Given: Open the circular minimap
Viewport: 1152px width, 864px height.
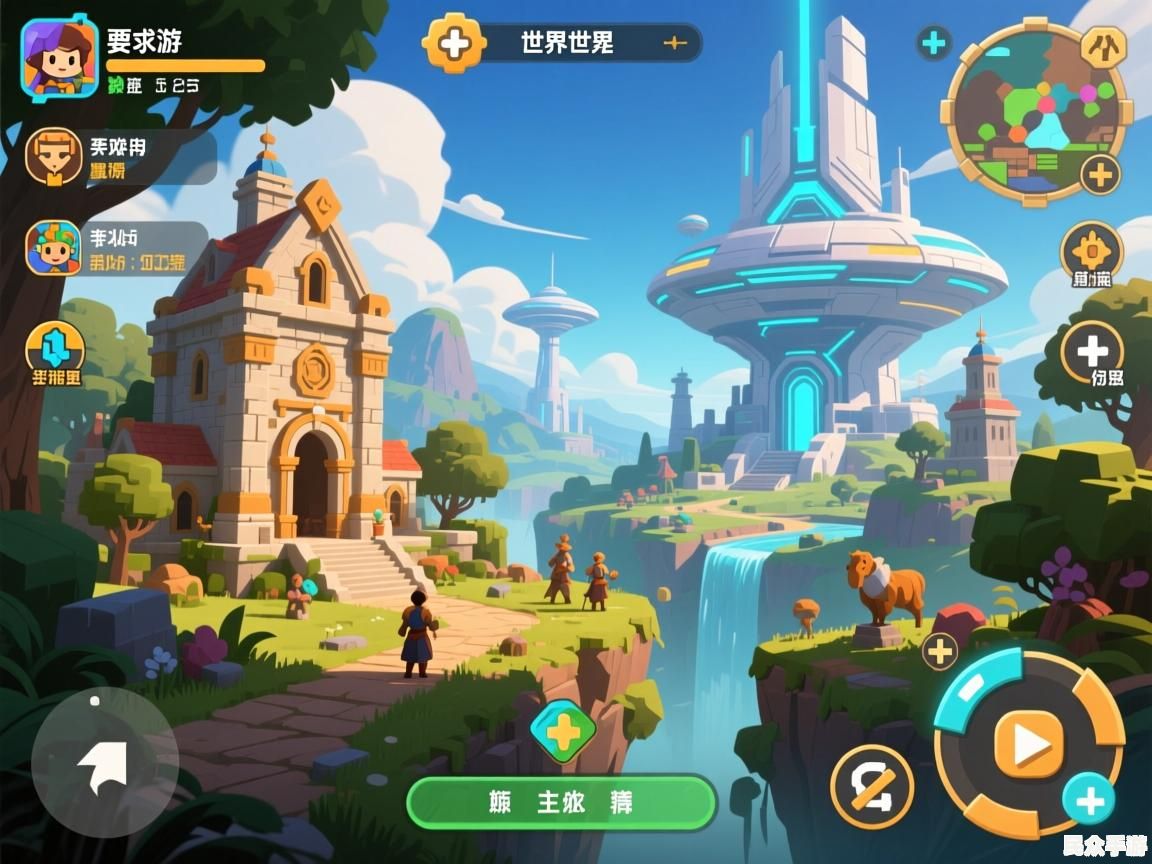Looking at the screenshot, I should 1034,112.
